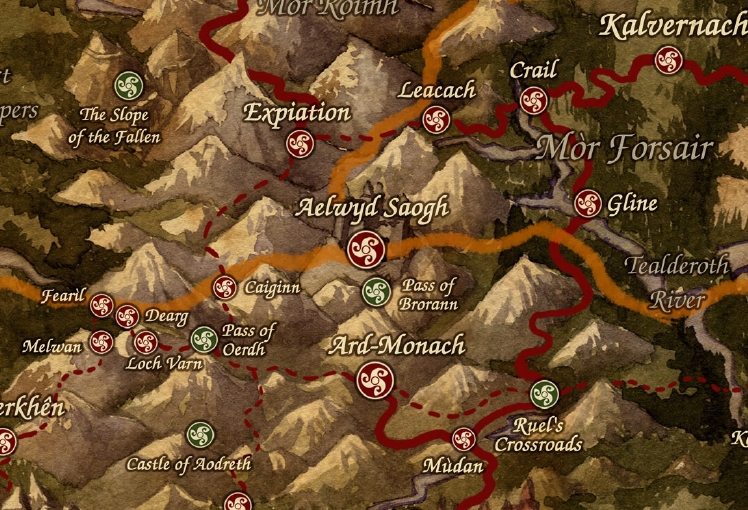Select the Leacach map marker
This screenshot has height=510, width=748.
(x=436, y=120)
